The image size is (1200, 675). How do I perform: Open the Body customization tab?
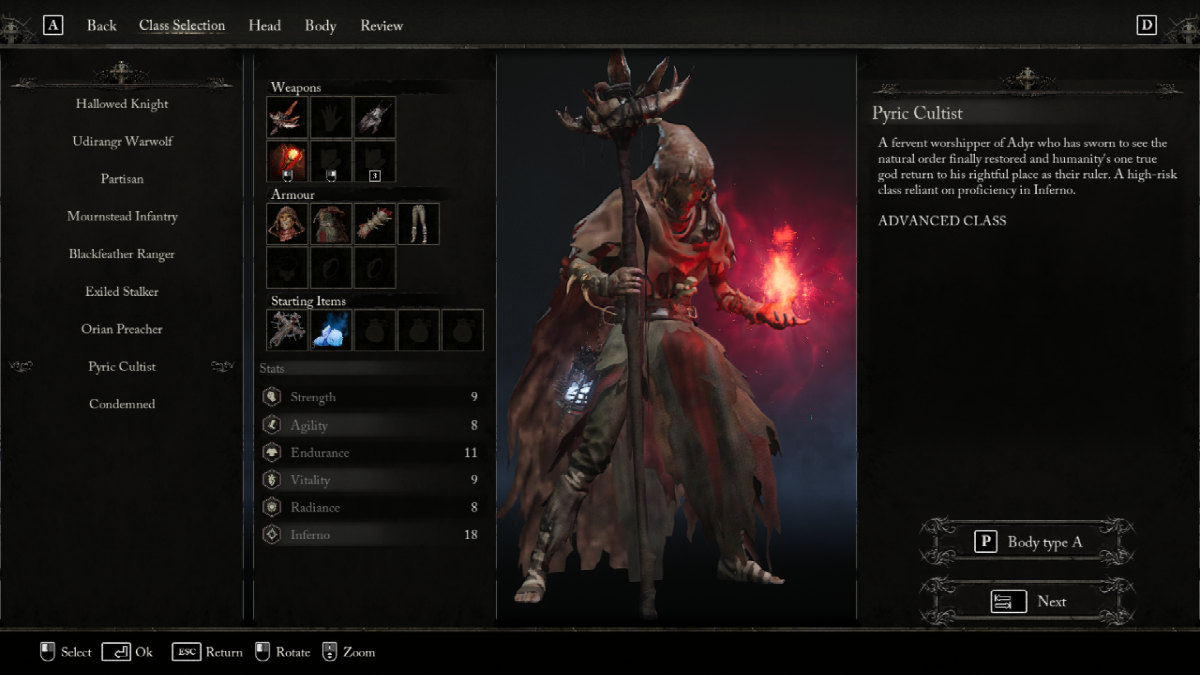pos(320,26)
